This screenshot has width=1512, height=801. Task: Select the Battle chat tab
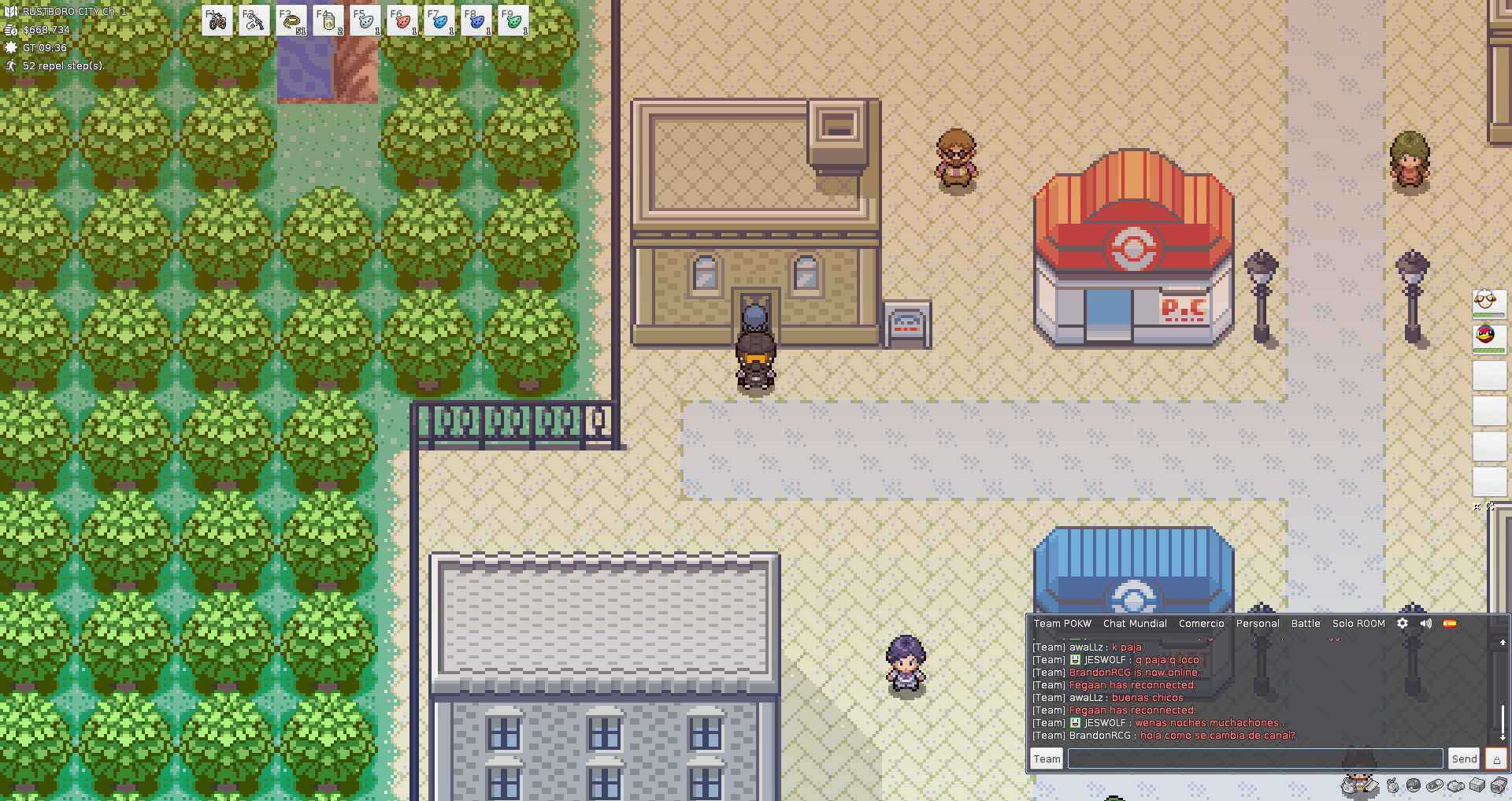pyautogui.click(x=1306, y=624)
